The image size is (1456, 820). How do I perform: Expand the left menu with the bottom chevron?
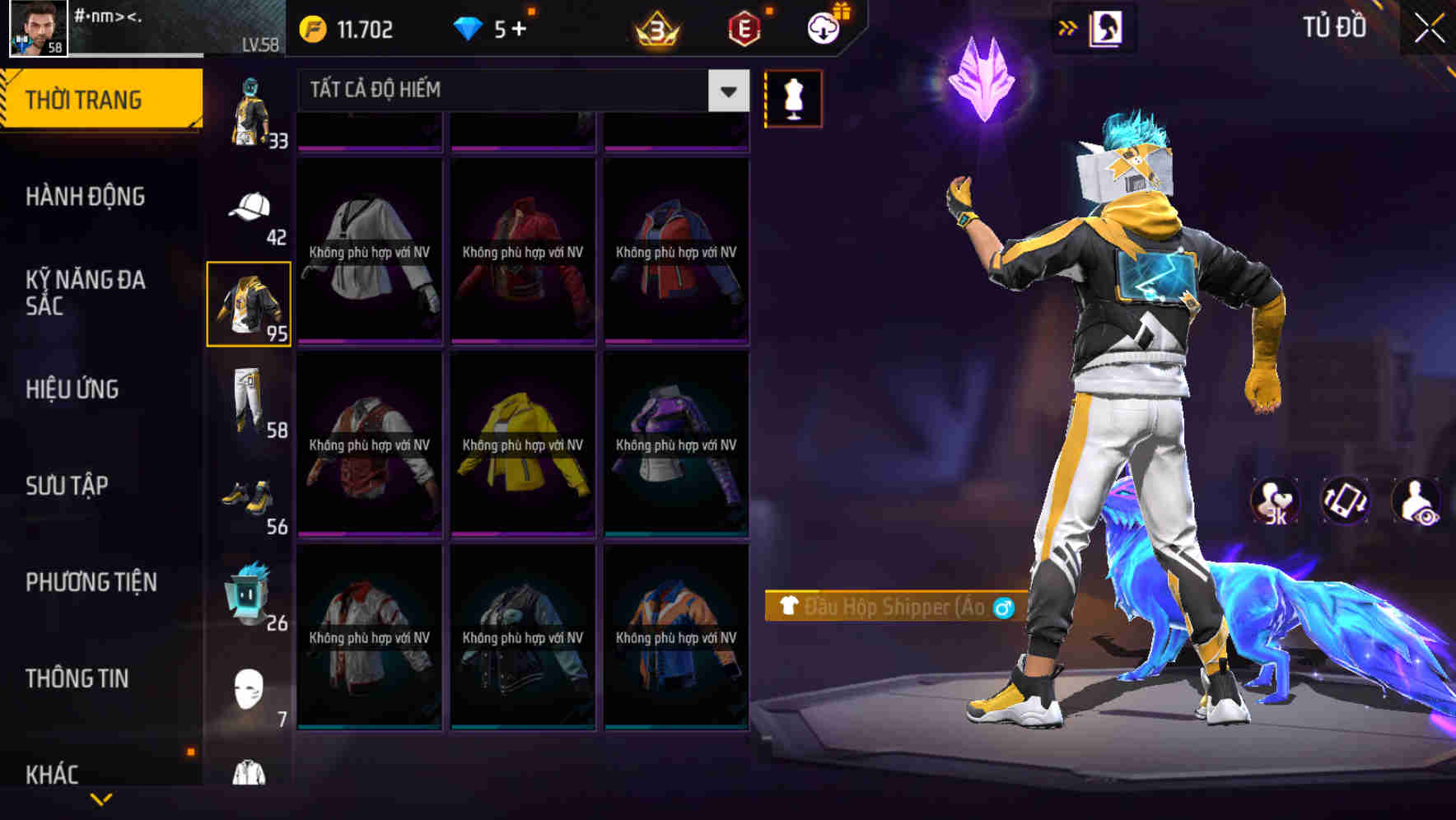point(100,797)
